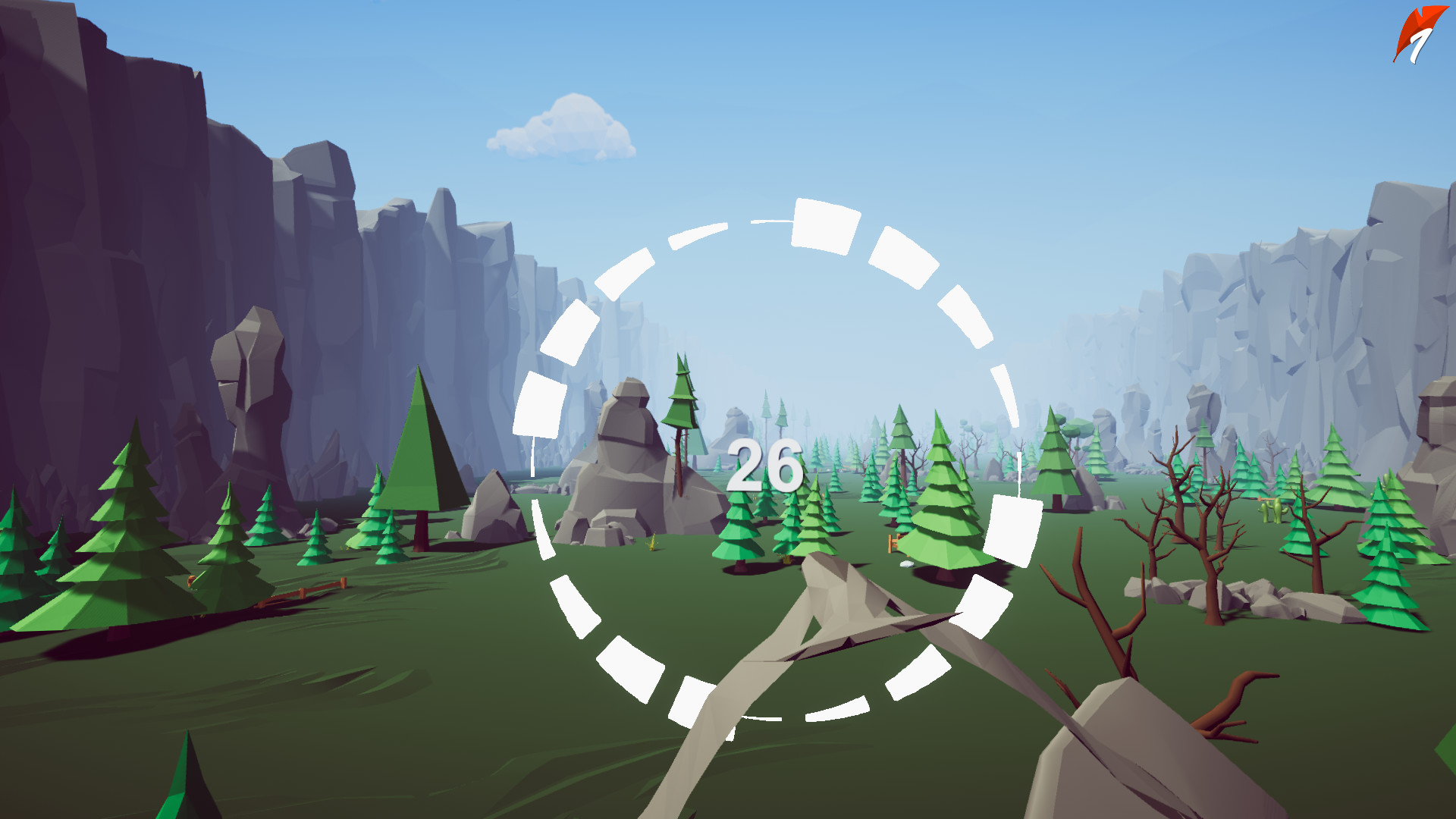Click the small wooden fence beside the center pines
This screenshot has width=1456, height=819.
pyautogui.click(x=893, y=543)
